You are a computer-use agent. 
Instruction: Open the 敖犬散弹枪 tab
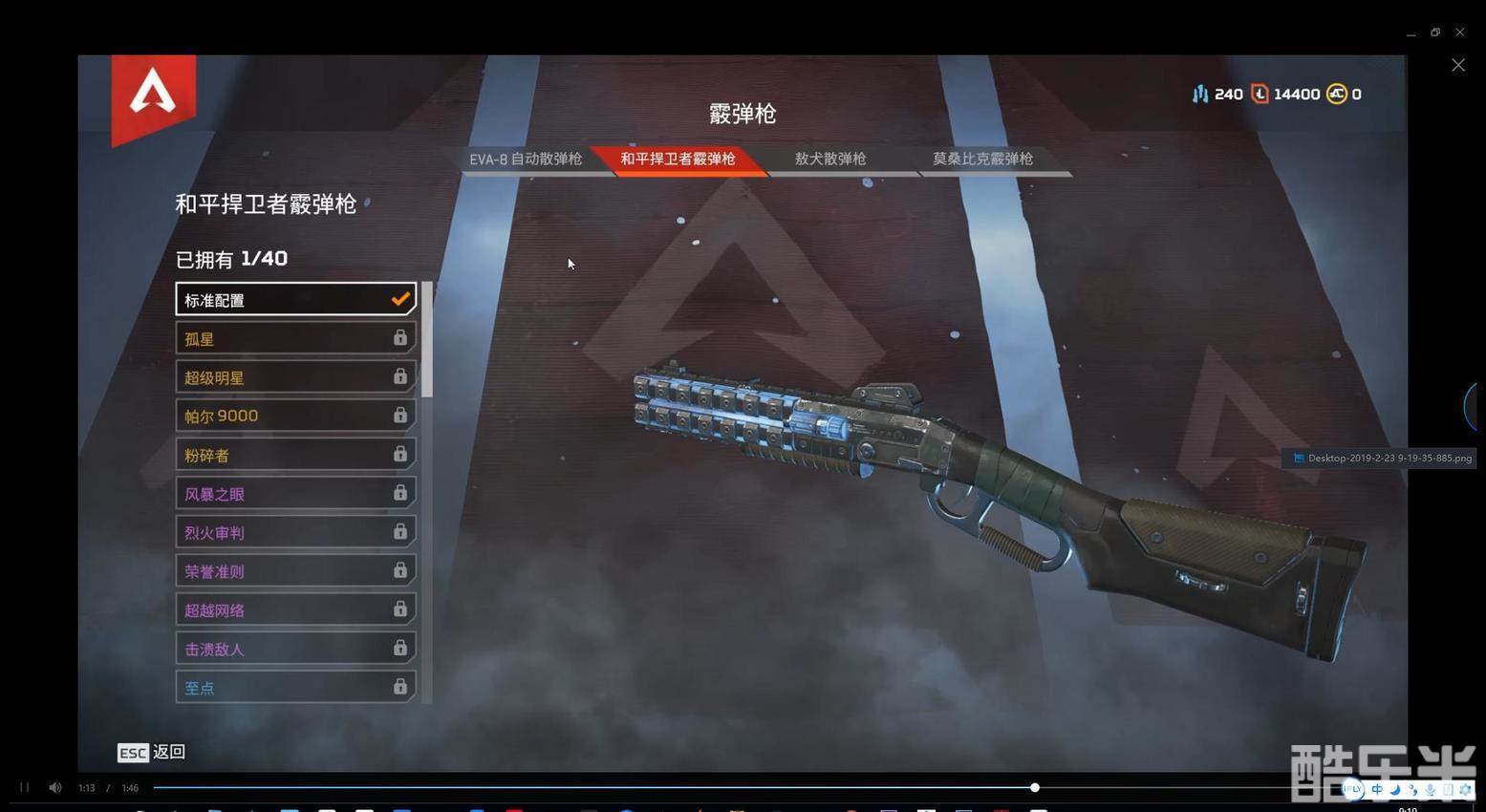[x=829, y=160]
